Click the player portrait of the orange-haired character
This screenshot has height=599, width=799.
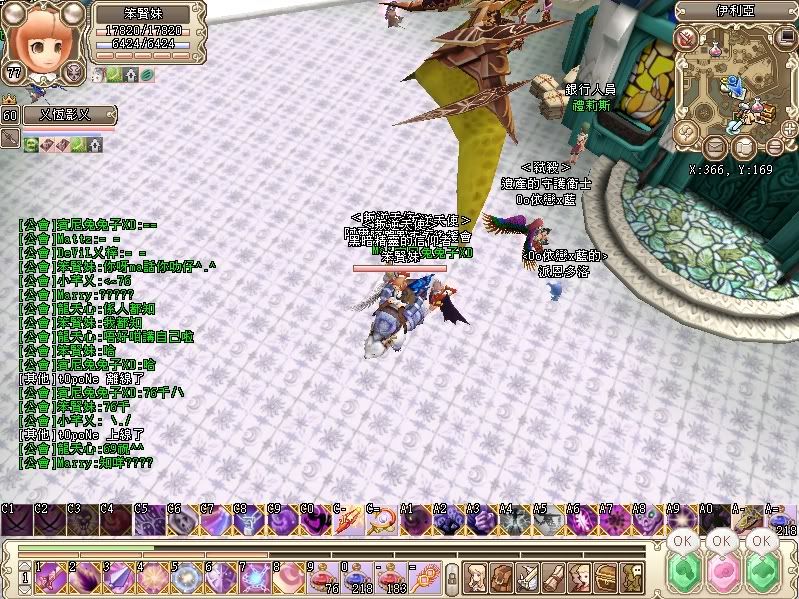click(40, 38)
